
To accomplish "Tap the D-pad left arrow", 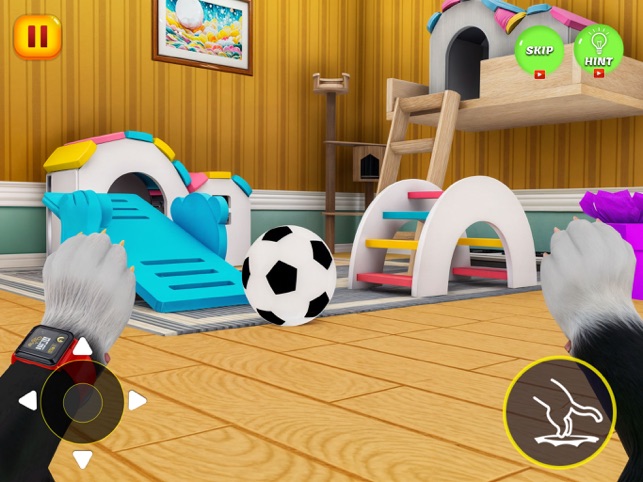I will tap(28, 401).
